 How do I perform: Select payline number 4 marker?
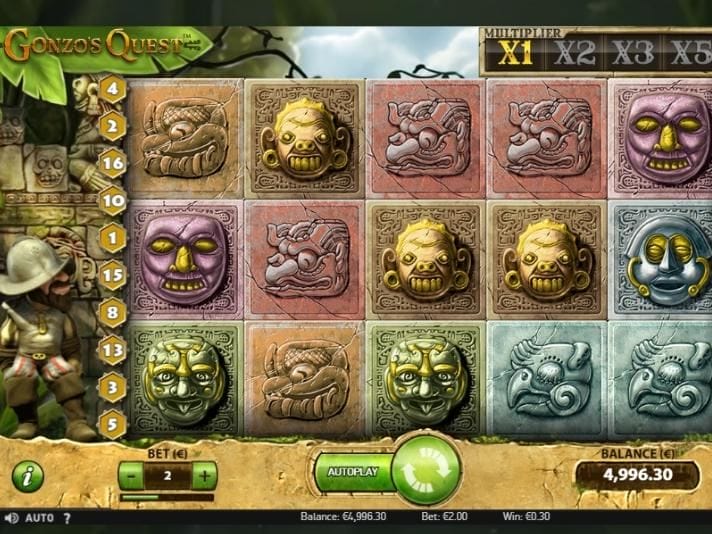tap(112, 89)
